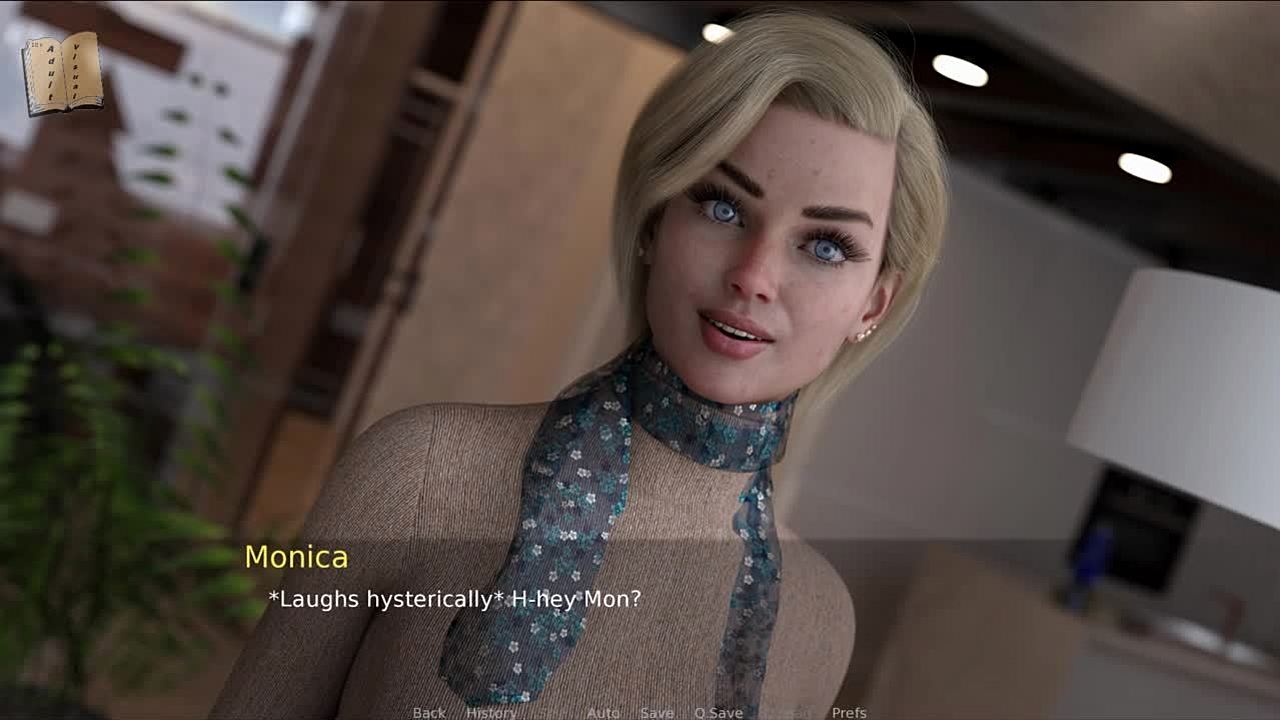Viewport: 1280px width, 720px height.
Task: Go back with the Back button
Action: click(429, 712)
